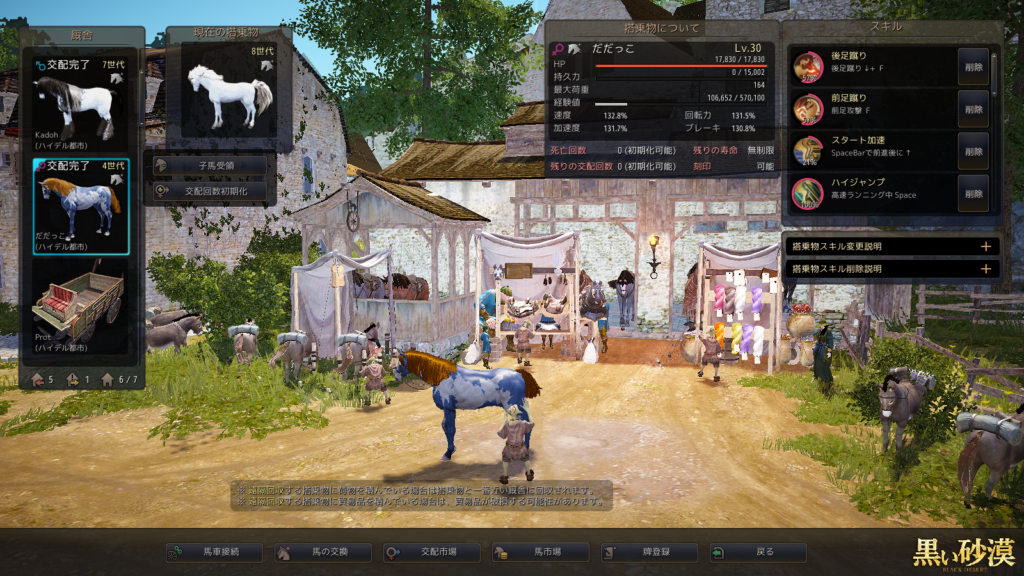The width and height of the screenshot is (1024, 576).
Task: Choose the Prot wagon in the stable
Action: [79, 306]
